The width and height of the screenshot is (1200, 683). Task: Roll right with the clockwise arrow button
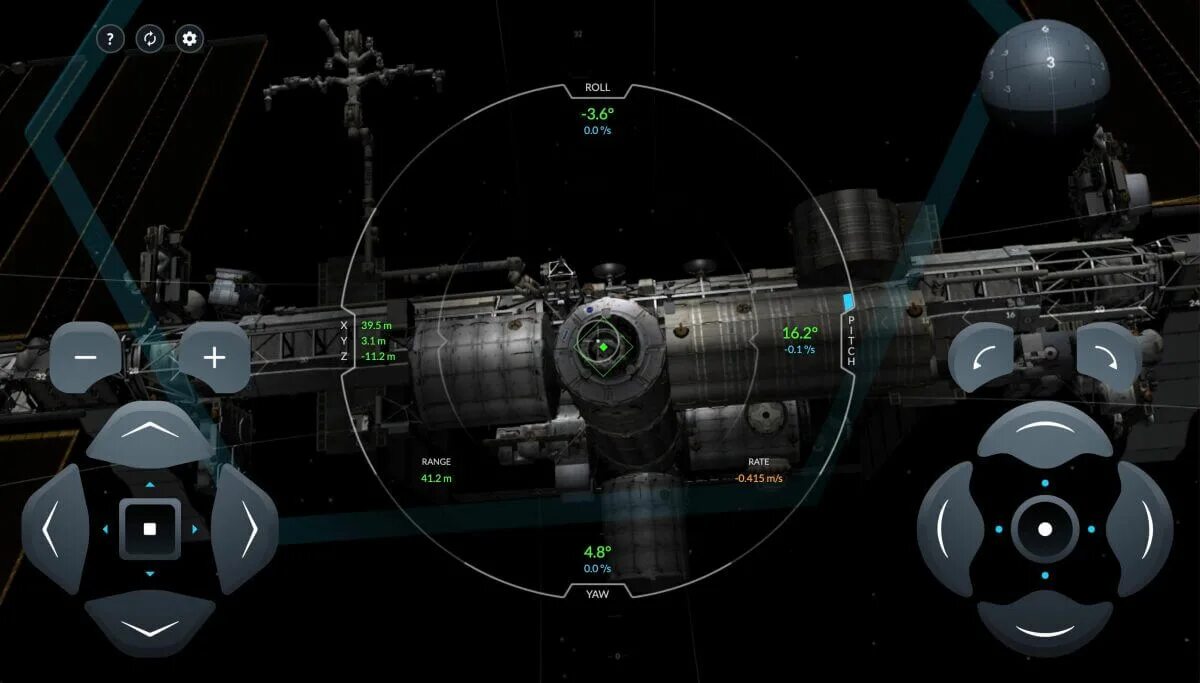[1108, 357]
